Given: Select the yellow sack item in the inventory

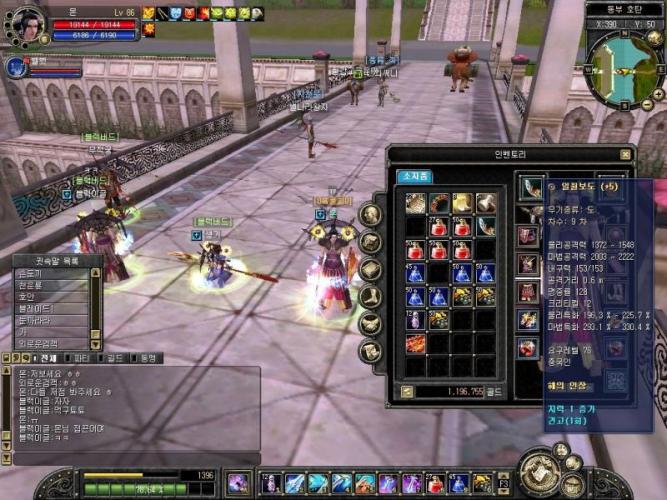Looking at the screenshot, I should click(x=462, y=203).
